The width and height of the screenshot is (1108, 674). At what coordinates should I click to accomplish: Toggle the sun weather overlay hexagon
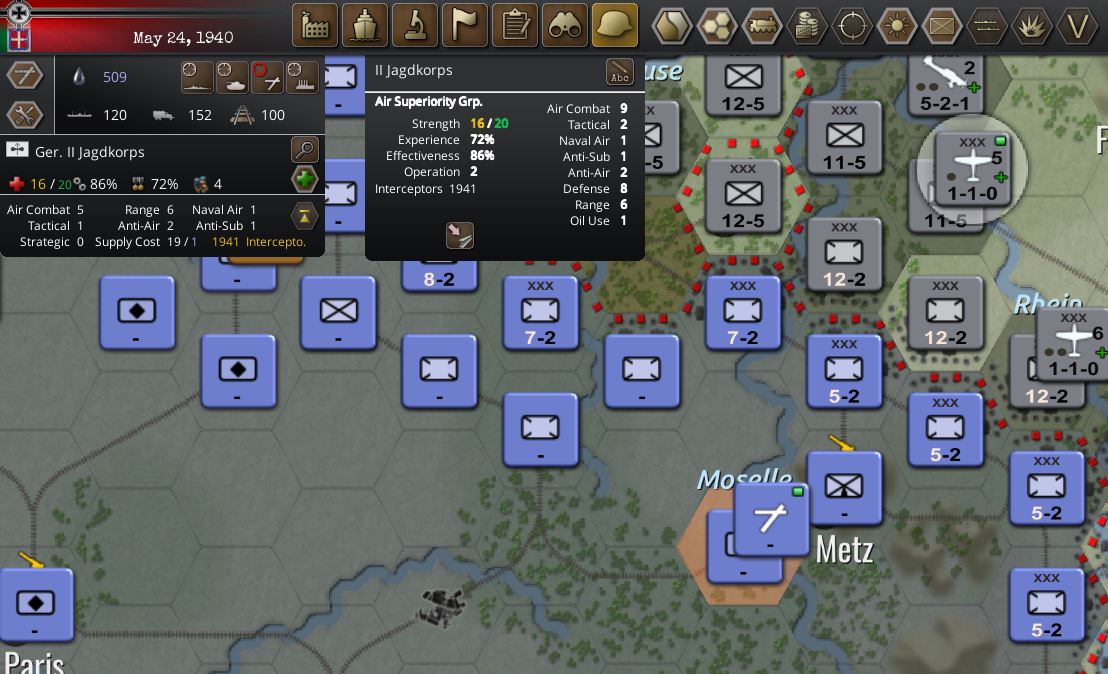pos(897,25)
